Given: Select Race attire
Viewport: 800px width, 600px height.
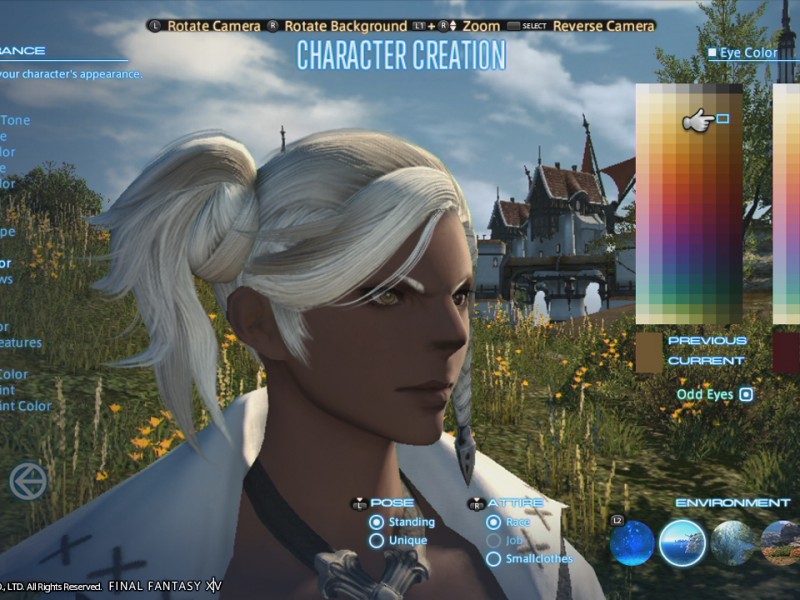Looking at the screenshot, I should coord(493,522).
